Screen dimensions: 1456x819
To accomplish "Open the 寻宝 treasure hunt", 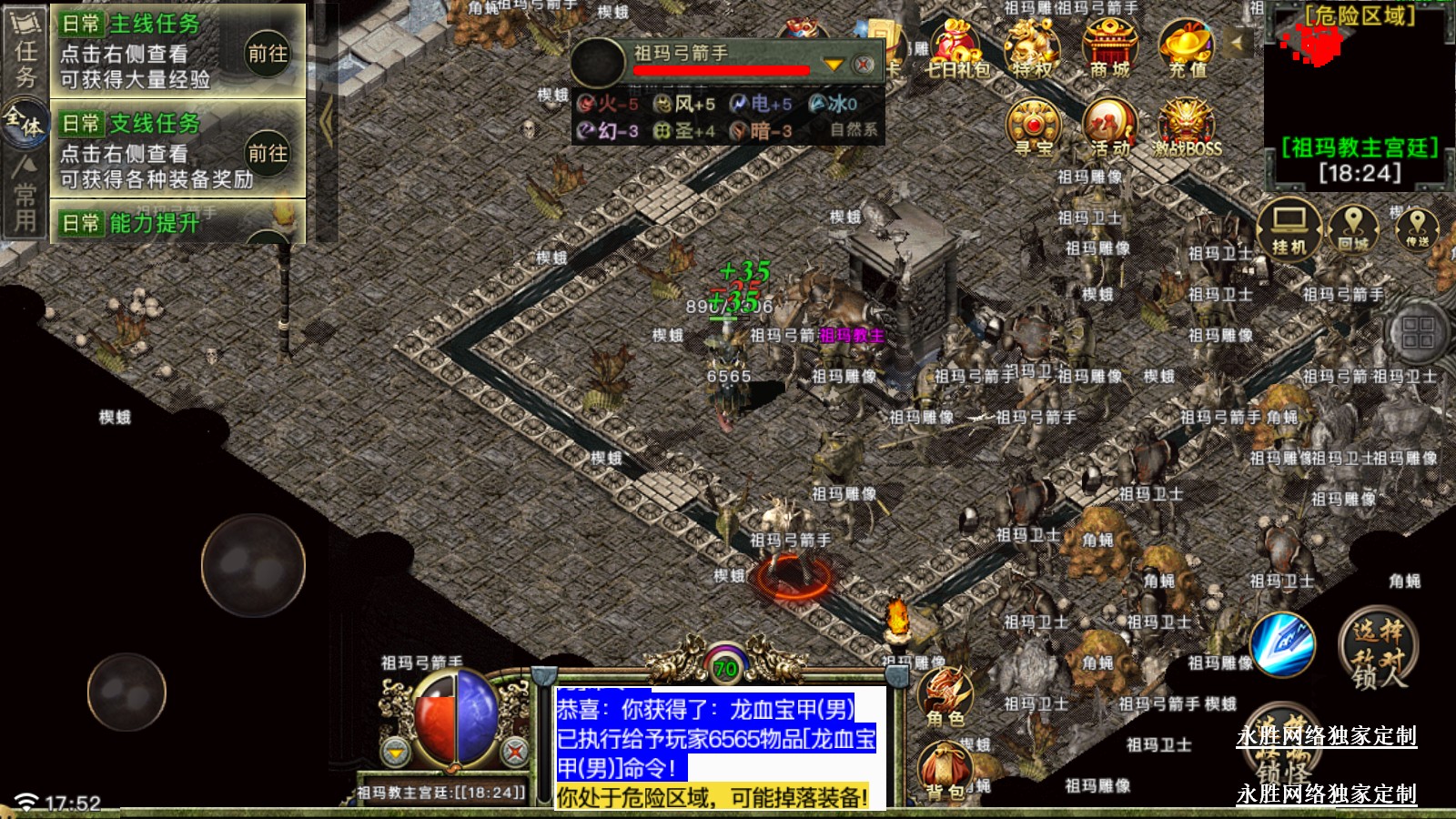I will pyautogui.click(x=1033, y=127).
